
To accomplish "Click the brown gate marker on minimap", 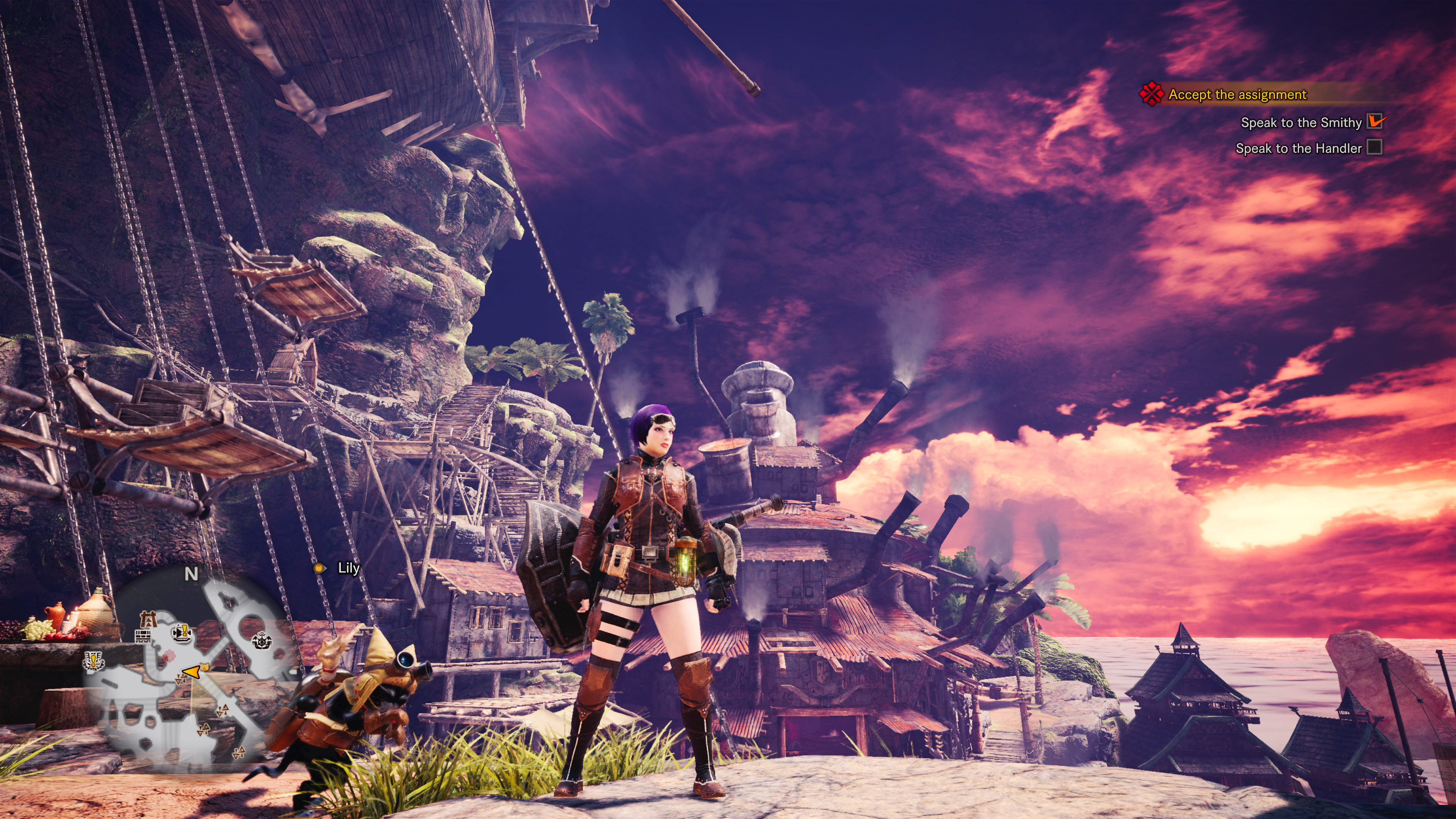I will (x=148, y=619).
